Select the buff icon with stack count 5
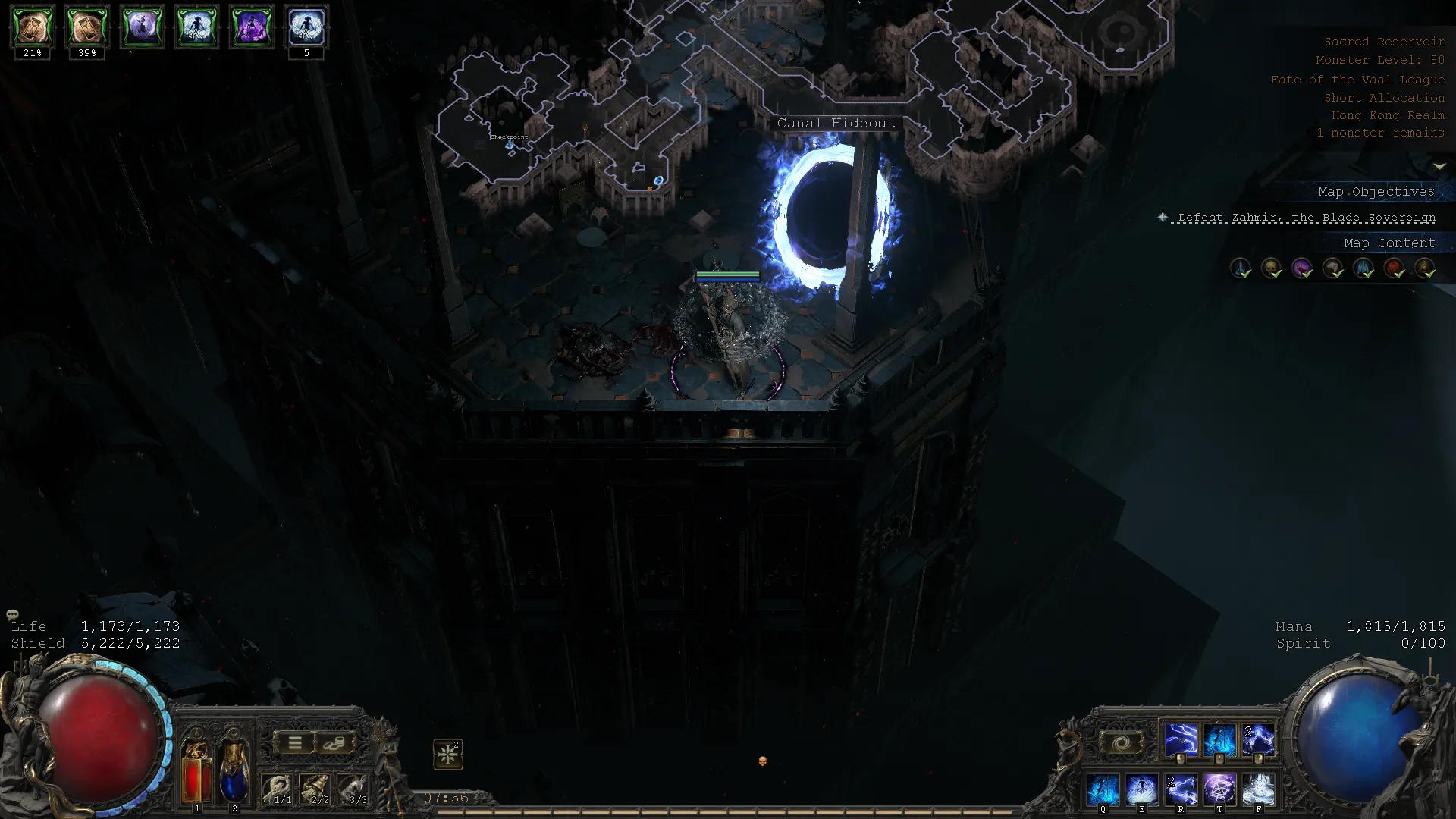 point(306,27)
